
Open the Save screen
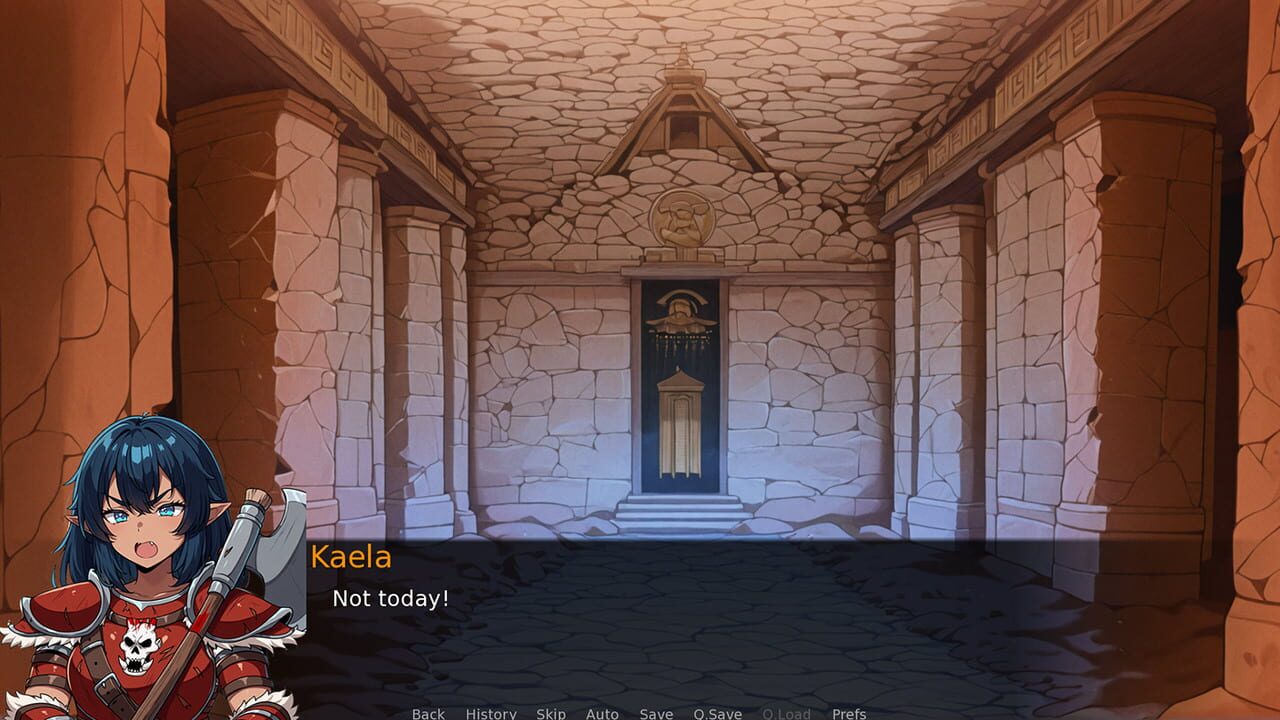[655, 714]
